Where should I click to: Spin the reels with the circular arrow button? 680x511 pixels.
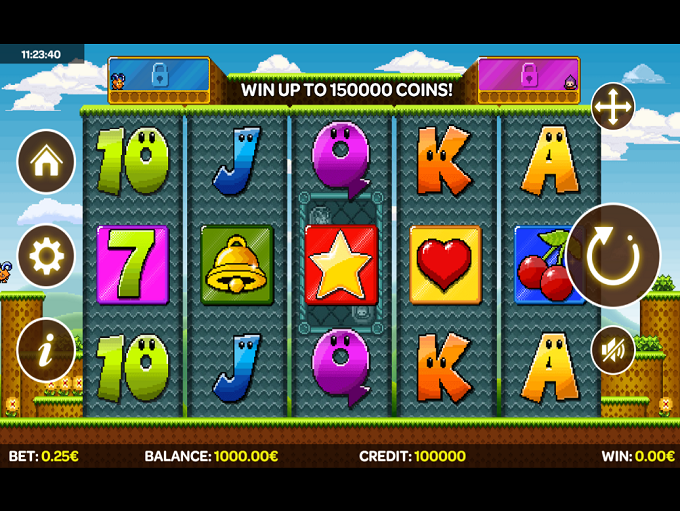pos(613,256)
